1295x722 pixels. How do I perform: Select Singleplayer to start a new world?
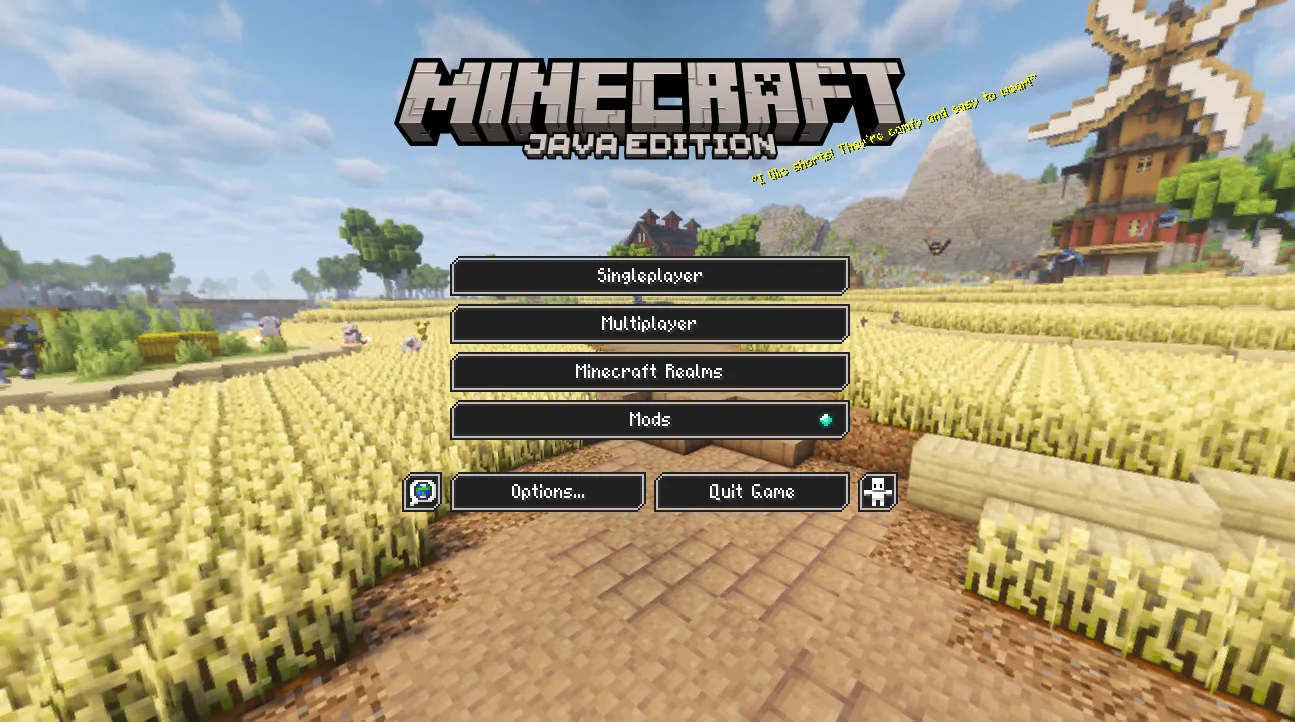[x=650, y=275]
